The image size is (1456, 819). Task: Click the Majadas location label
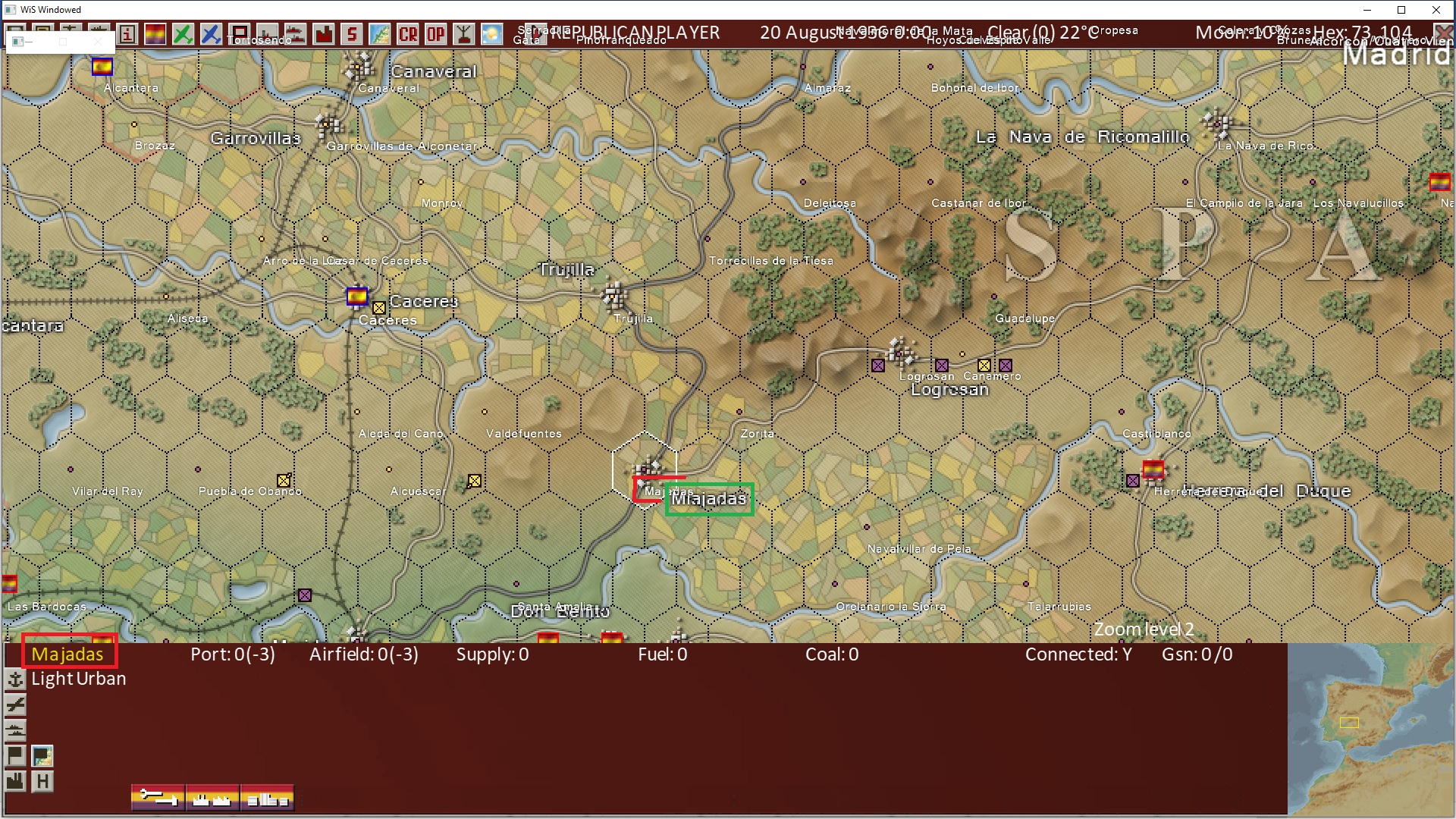tap(70, 654)
